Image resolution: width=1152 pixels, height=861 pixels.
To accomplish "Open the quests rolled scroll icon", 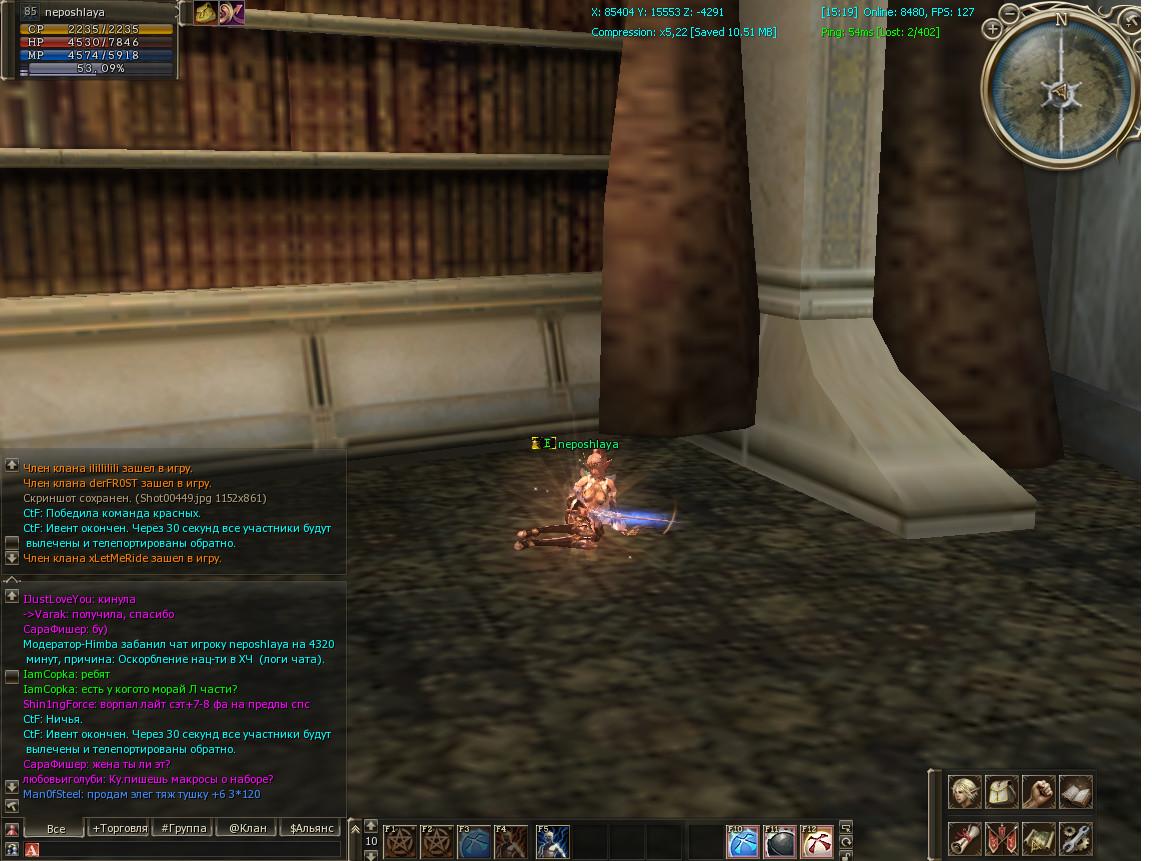I will (965, 838).
